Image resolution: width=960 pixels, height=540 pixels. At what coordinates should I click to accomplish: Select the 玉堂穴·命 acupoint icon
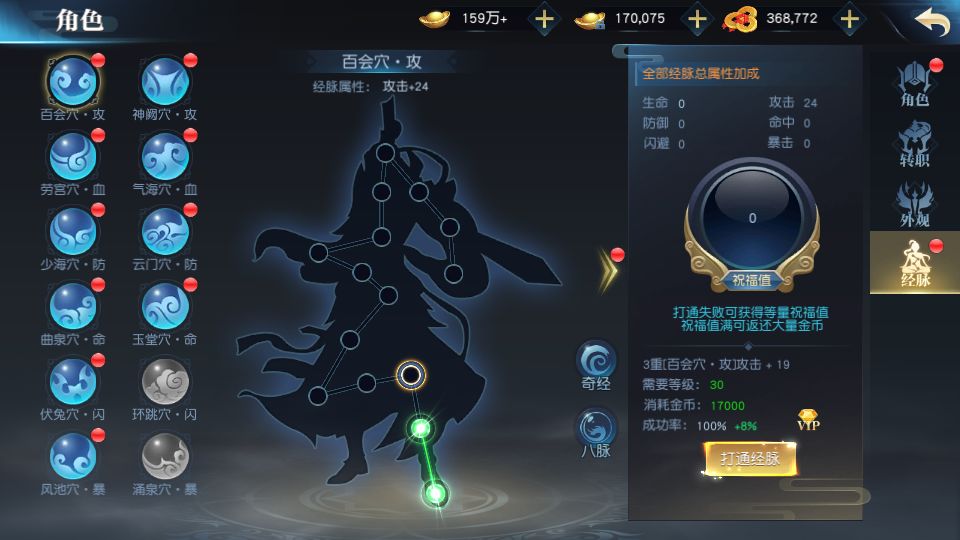(x=165, y=306)
